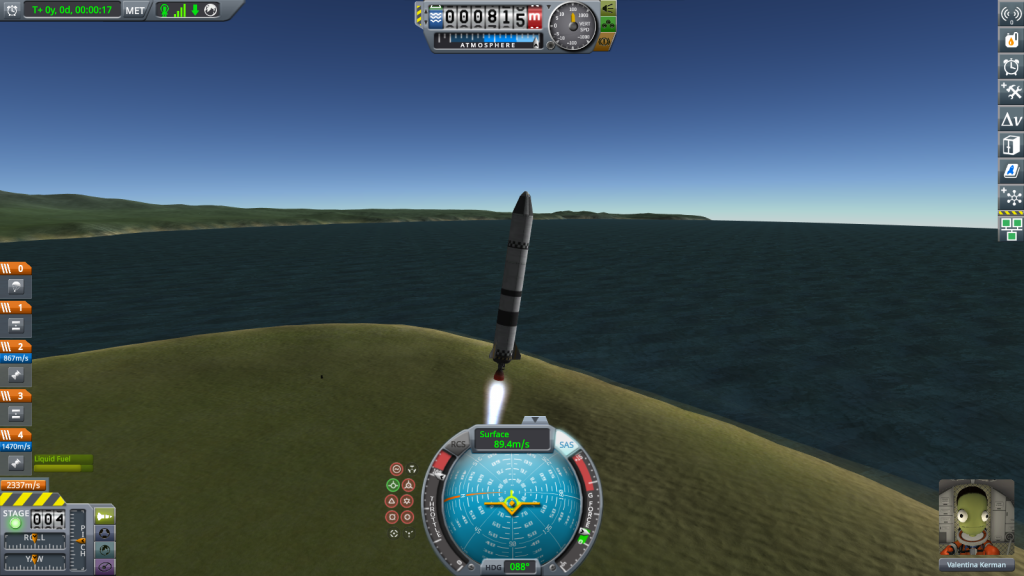1024x576 pixels.
Task: Collapse the navball with the arrow tab
Action: pos(538,420)
